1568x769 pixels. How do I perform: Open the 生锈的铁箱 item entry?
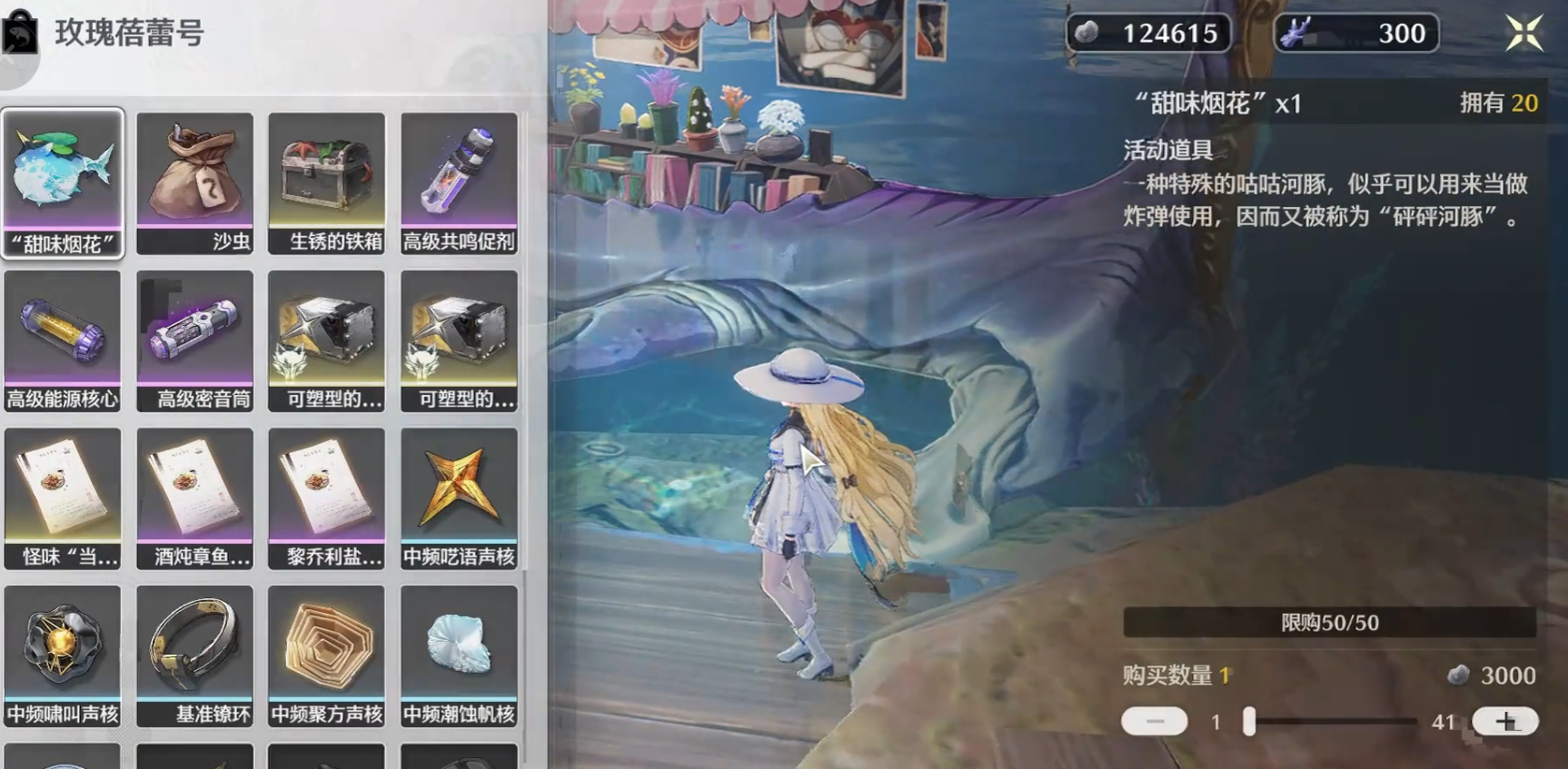[x=326, y=180]
